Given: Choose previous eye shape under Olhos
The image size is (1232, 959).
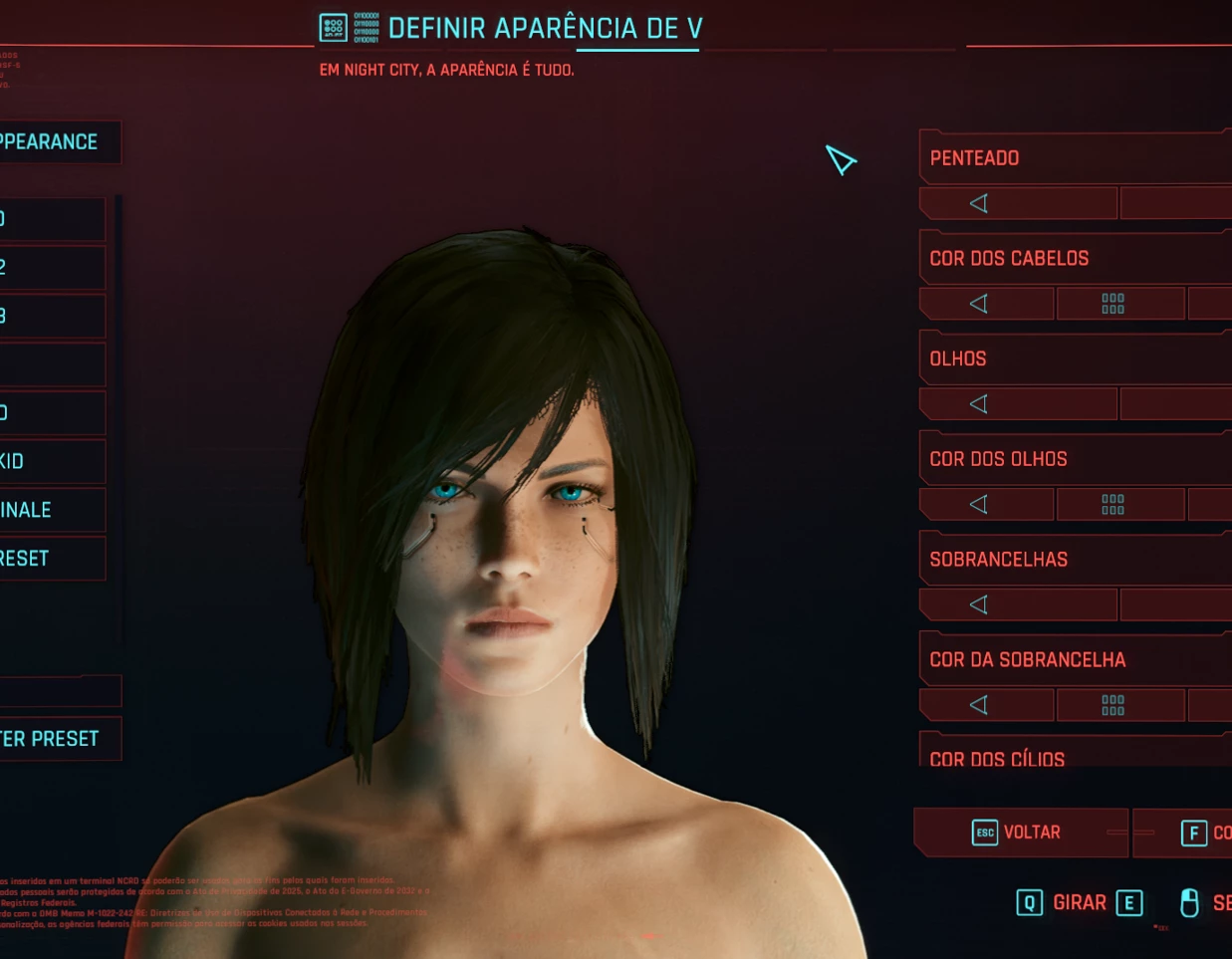Looking at the screenshot, I should [x=979, y=404].
